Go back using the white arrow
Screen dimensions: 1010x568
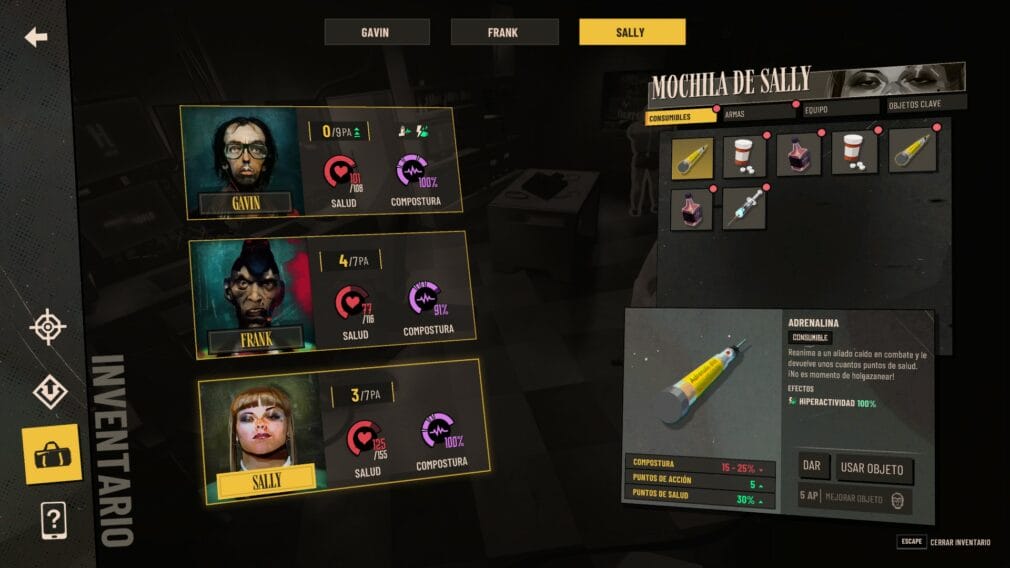36,38
